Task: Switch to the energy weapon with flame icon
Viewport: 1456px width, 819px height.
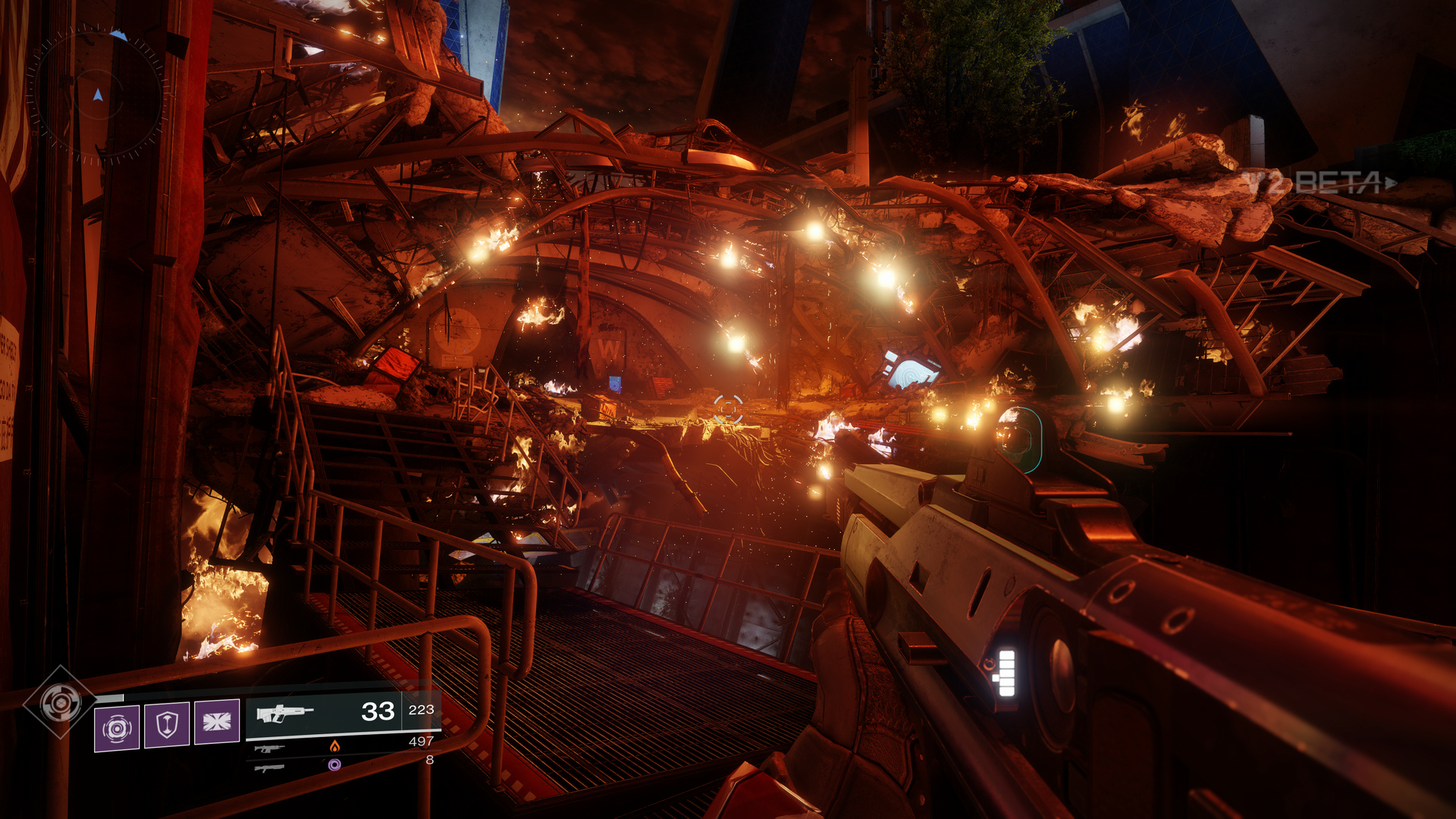Action: click(x=270, y=748)
